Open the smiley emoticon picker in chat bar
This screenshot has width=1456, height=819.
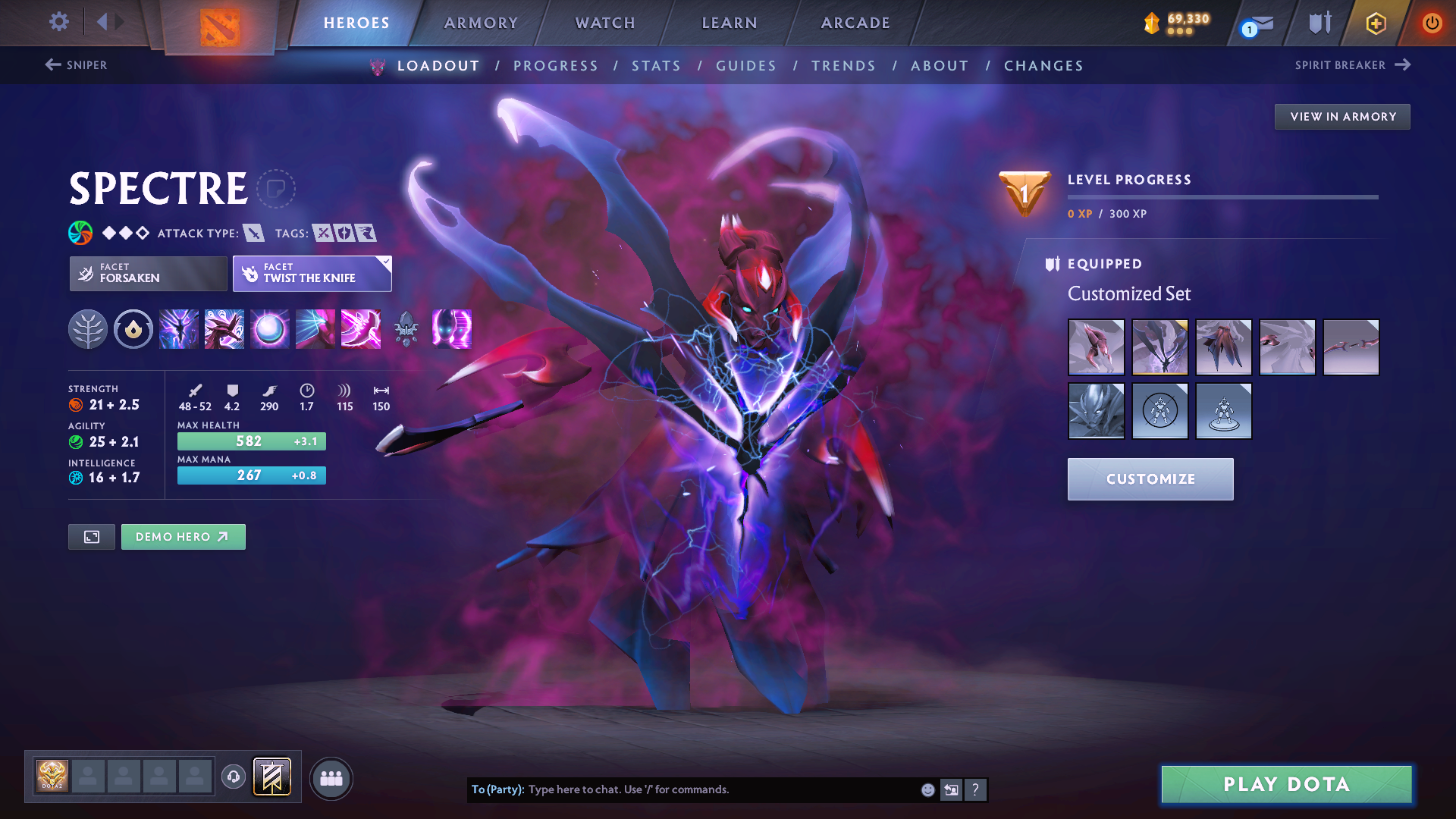pos(927,789)
